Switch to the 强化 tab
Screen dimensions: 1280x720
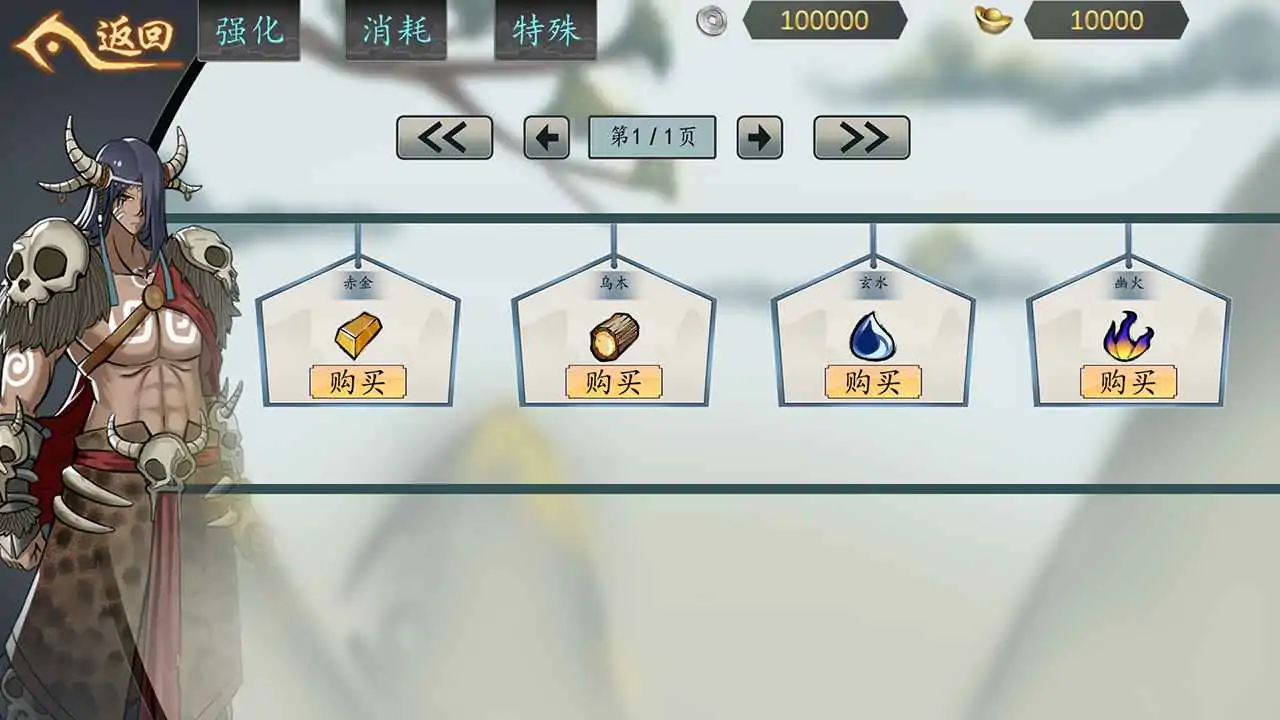(x=248, y=30)
